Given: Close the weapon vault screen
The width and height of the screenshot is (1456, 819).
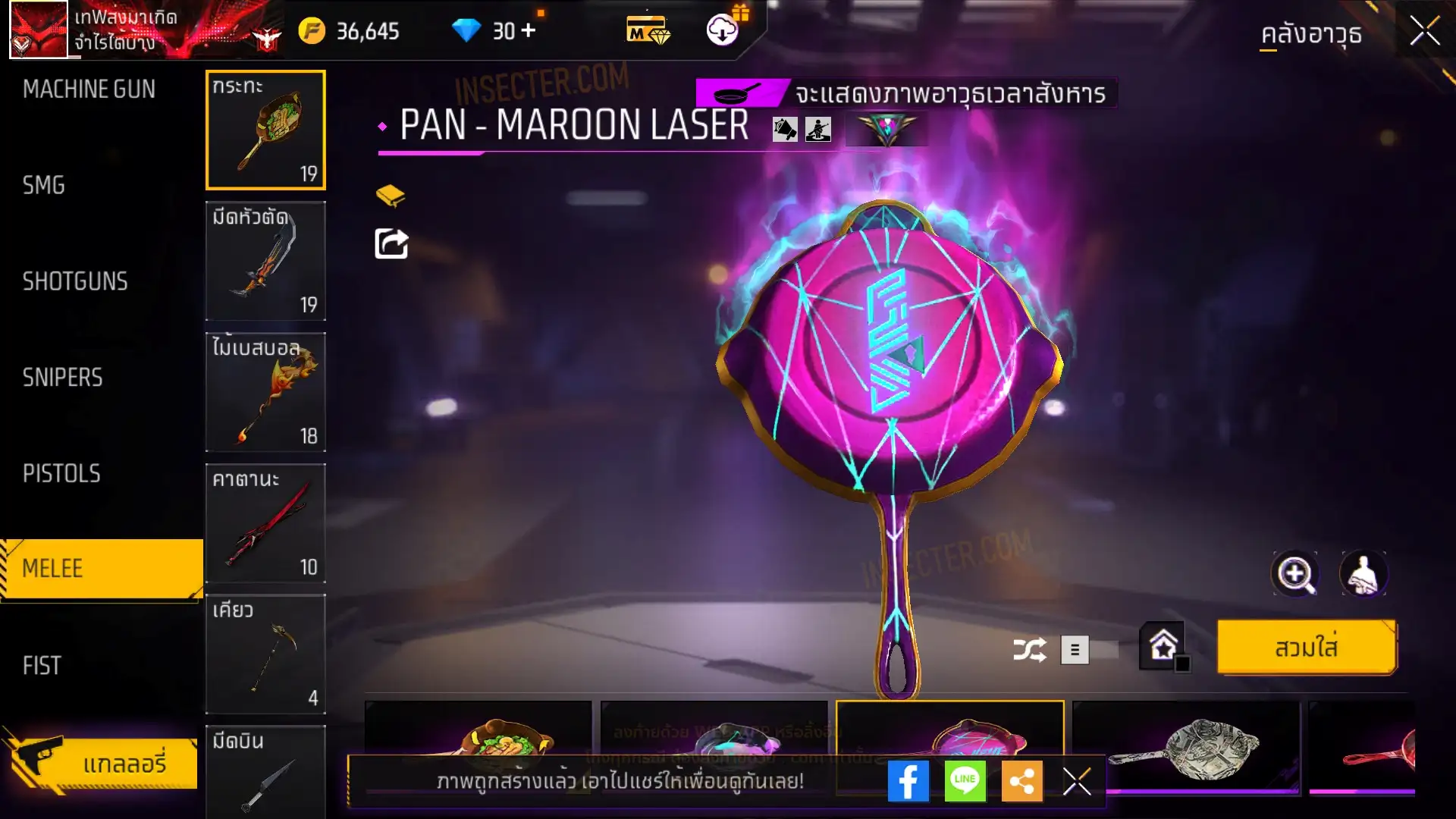Looking at the screenshot, I should point(1424,32).
